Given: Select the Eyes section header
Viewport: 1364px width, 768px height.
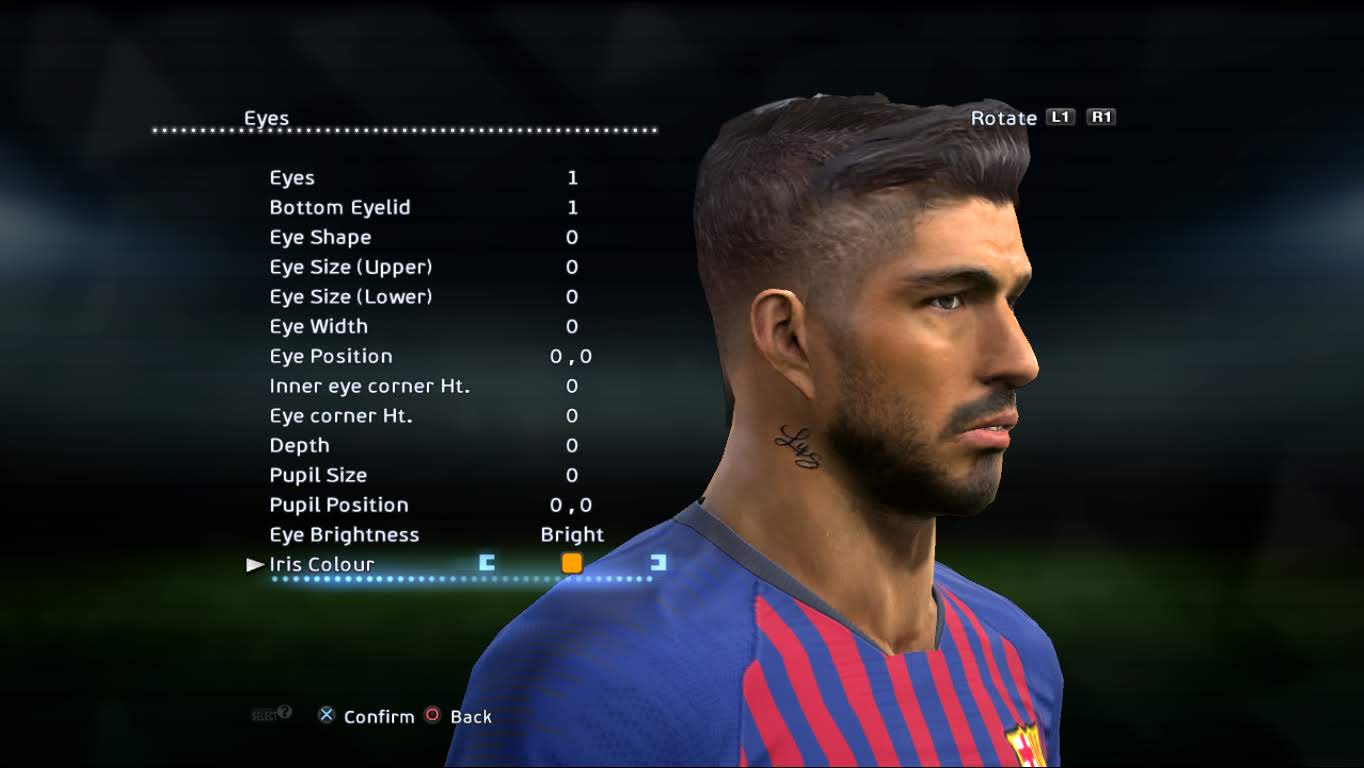Looking at the screenshot, I should 268,118.
